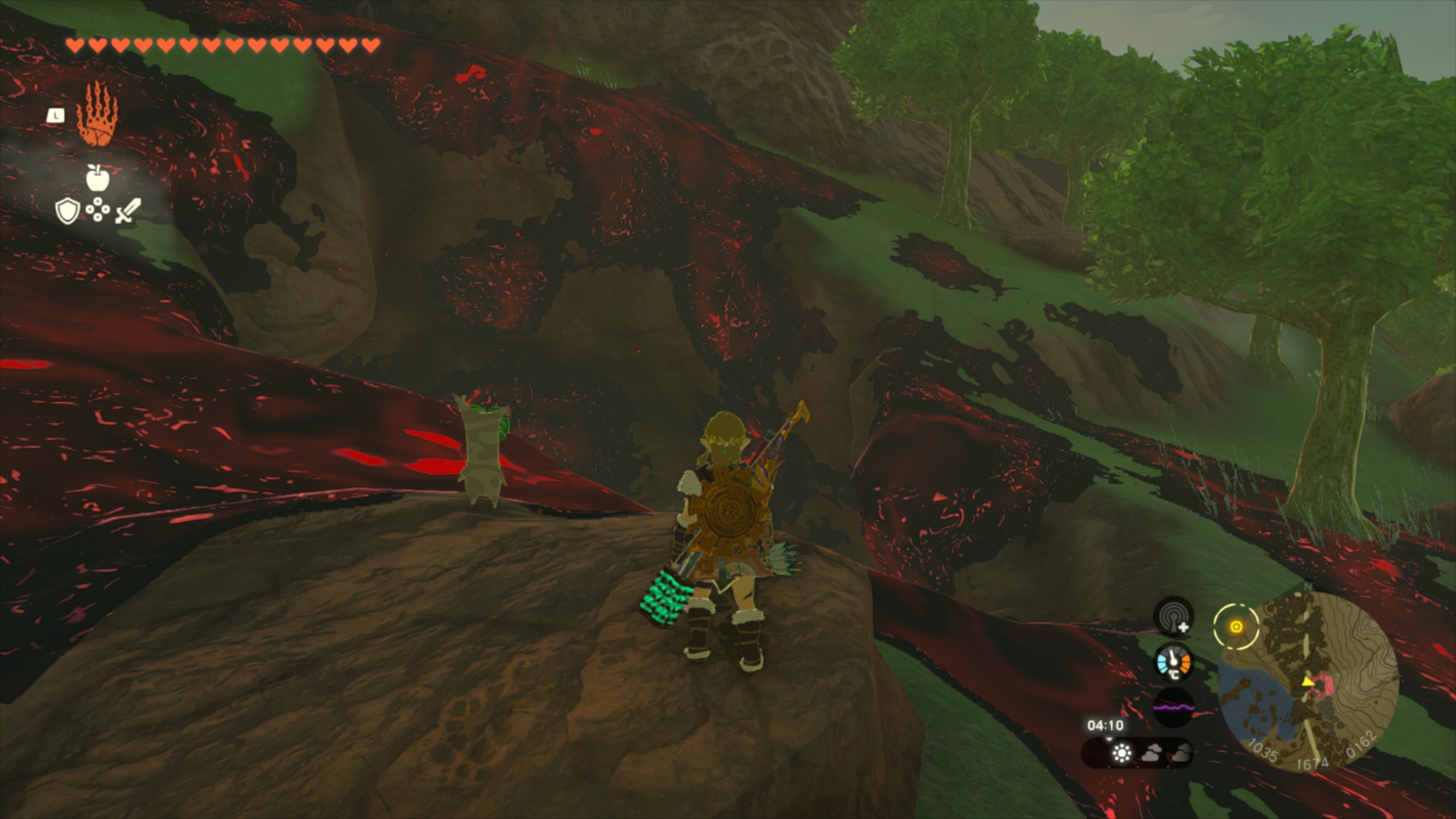Open the sword weapon quick-select icon
The width and height of the screenshot is (1456, 819).
click(127, 211)
